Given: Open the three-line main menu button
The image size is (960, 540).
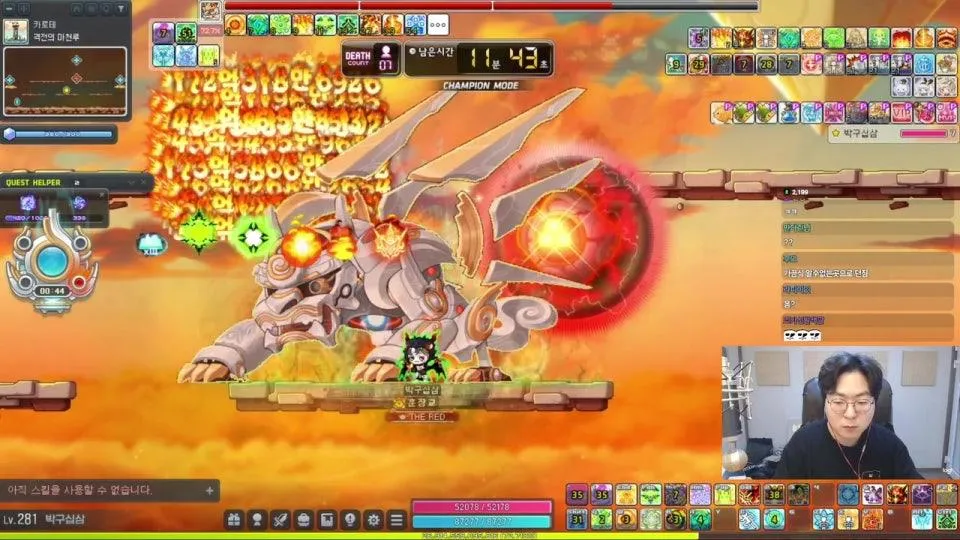Looking at the screenshot, I should (396, 520).
